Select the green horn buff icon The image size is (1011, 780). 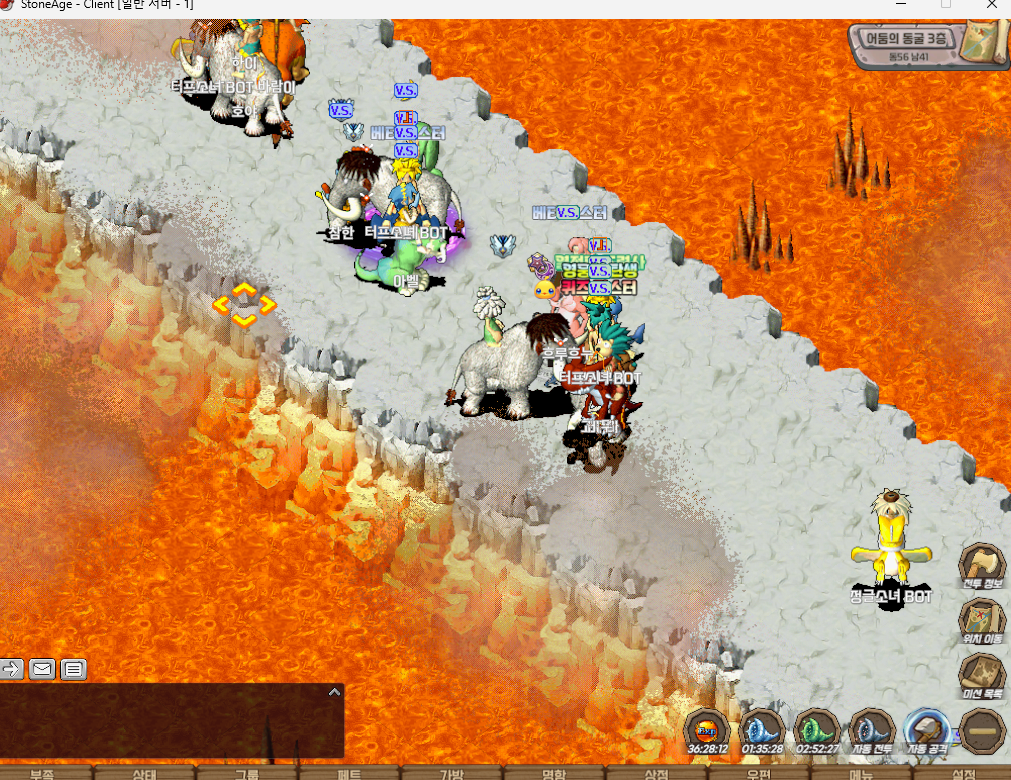click(816, 730)
